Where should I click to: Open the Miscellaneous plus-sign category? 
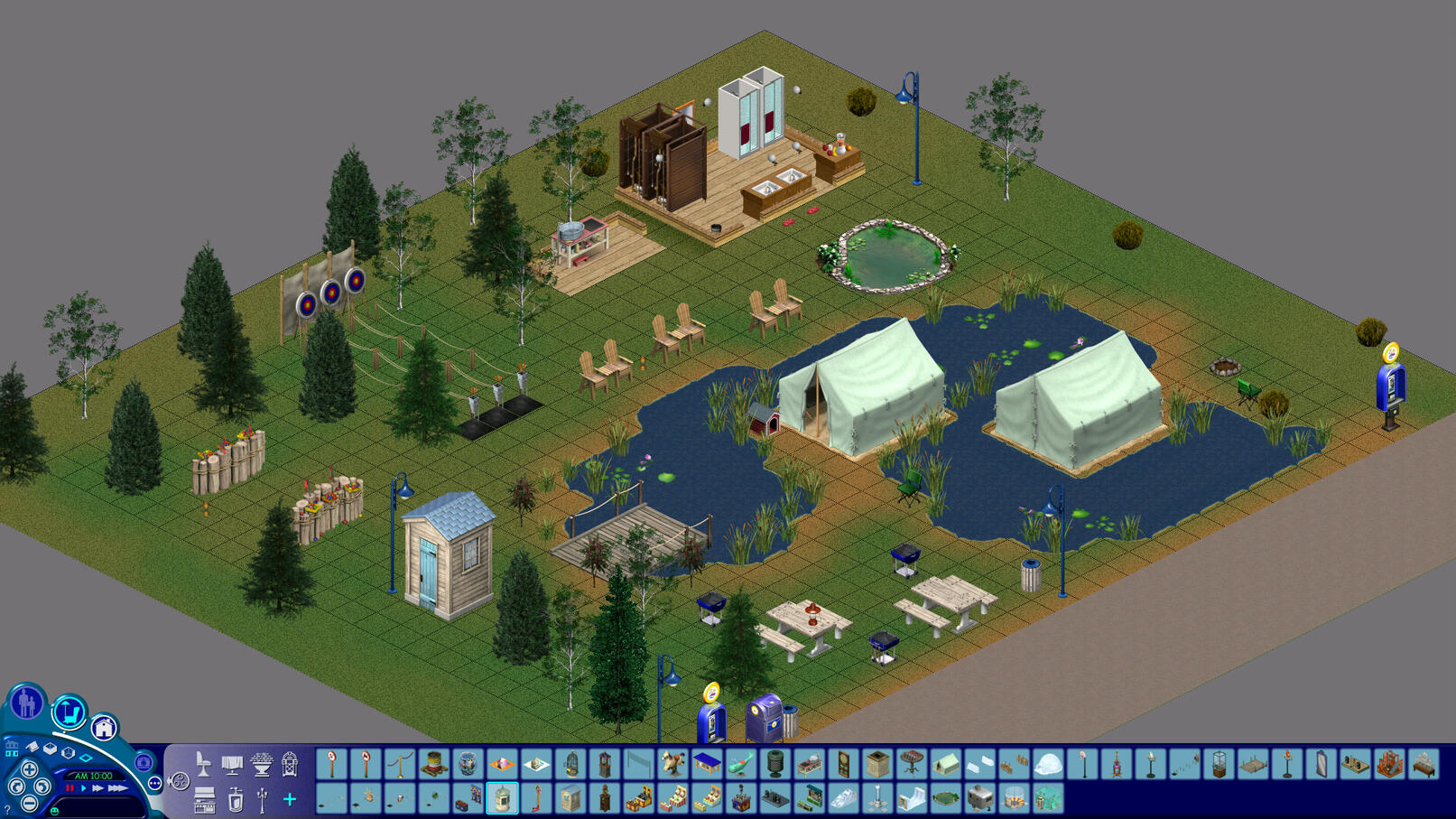[x=289, y=799]
